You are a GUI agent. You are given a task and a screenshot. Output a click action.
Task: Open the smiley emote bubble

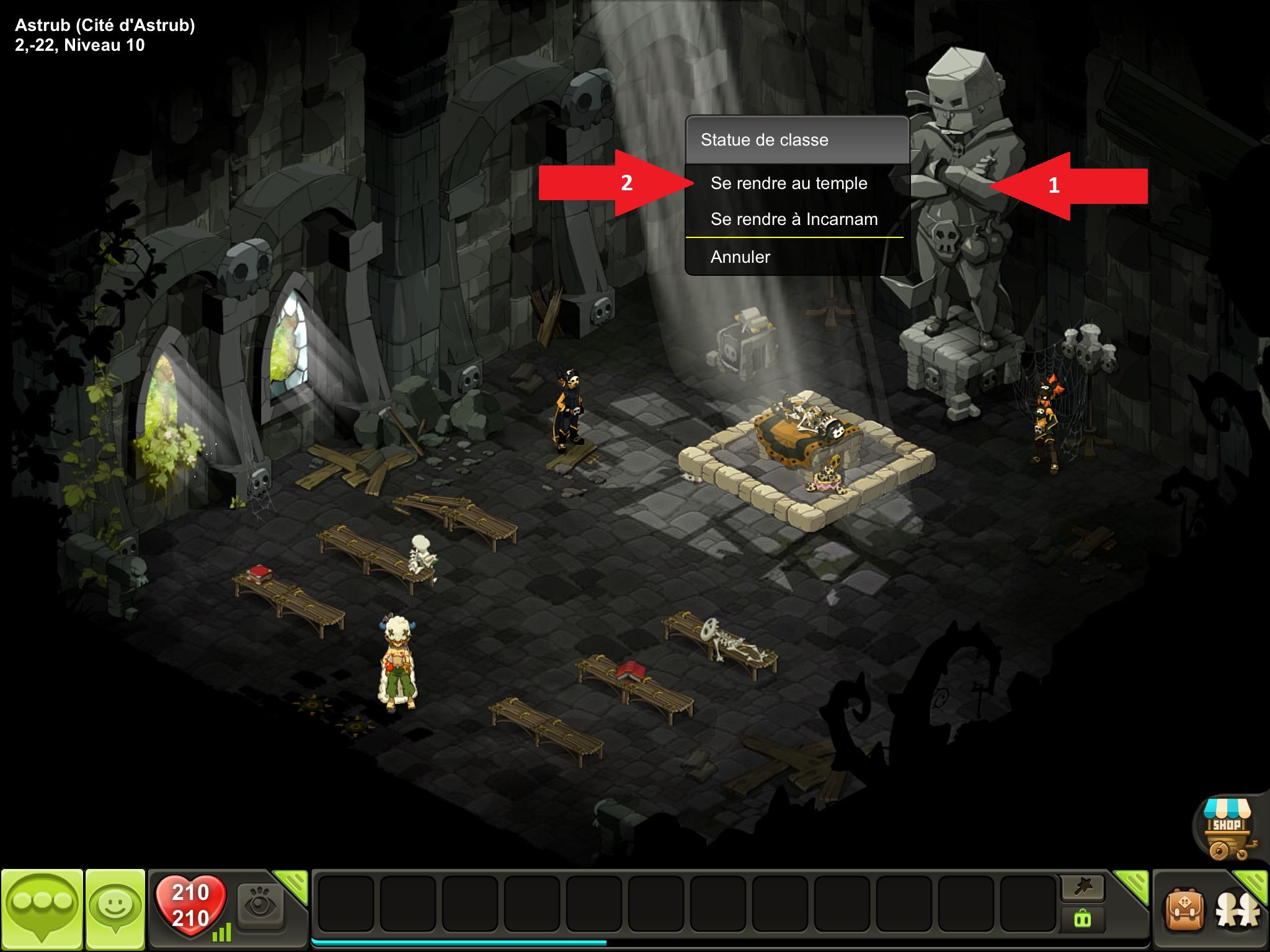click(x=115, y=908)
